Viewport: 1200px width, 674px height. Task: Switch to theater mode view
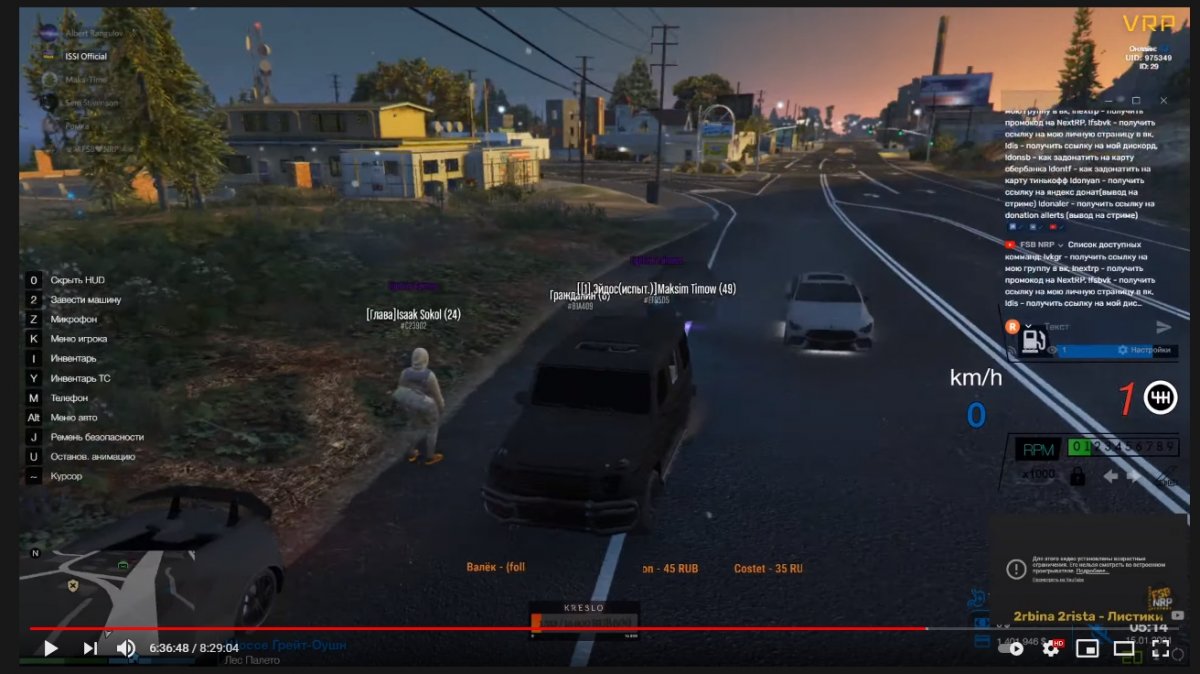click(1124, 648)
